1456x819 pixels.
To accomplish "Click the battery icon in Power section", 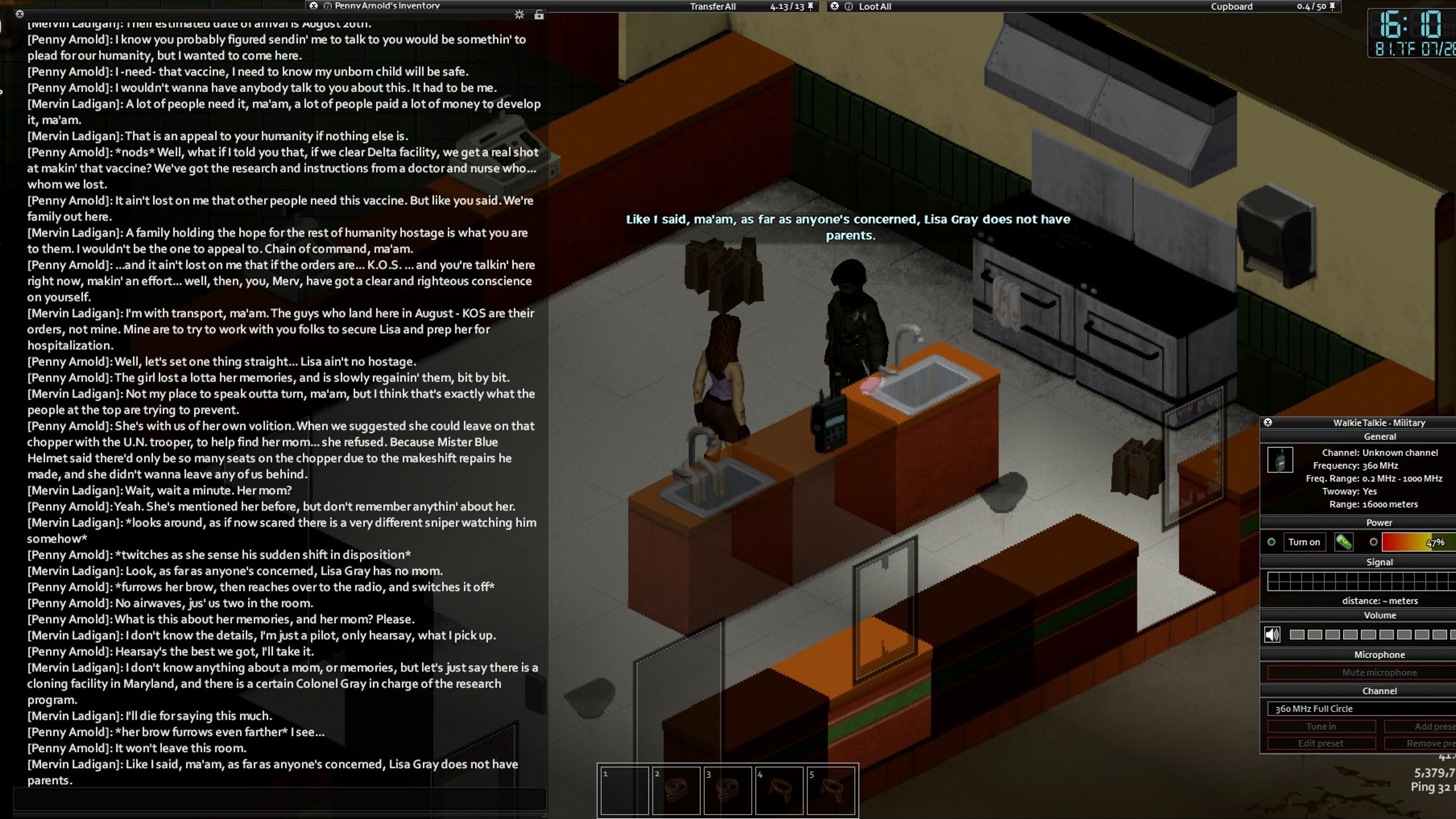I will 1343,542.
